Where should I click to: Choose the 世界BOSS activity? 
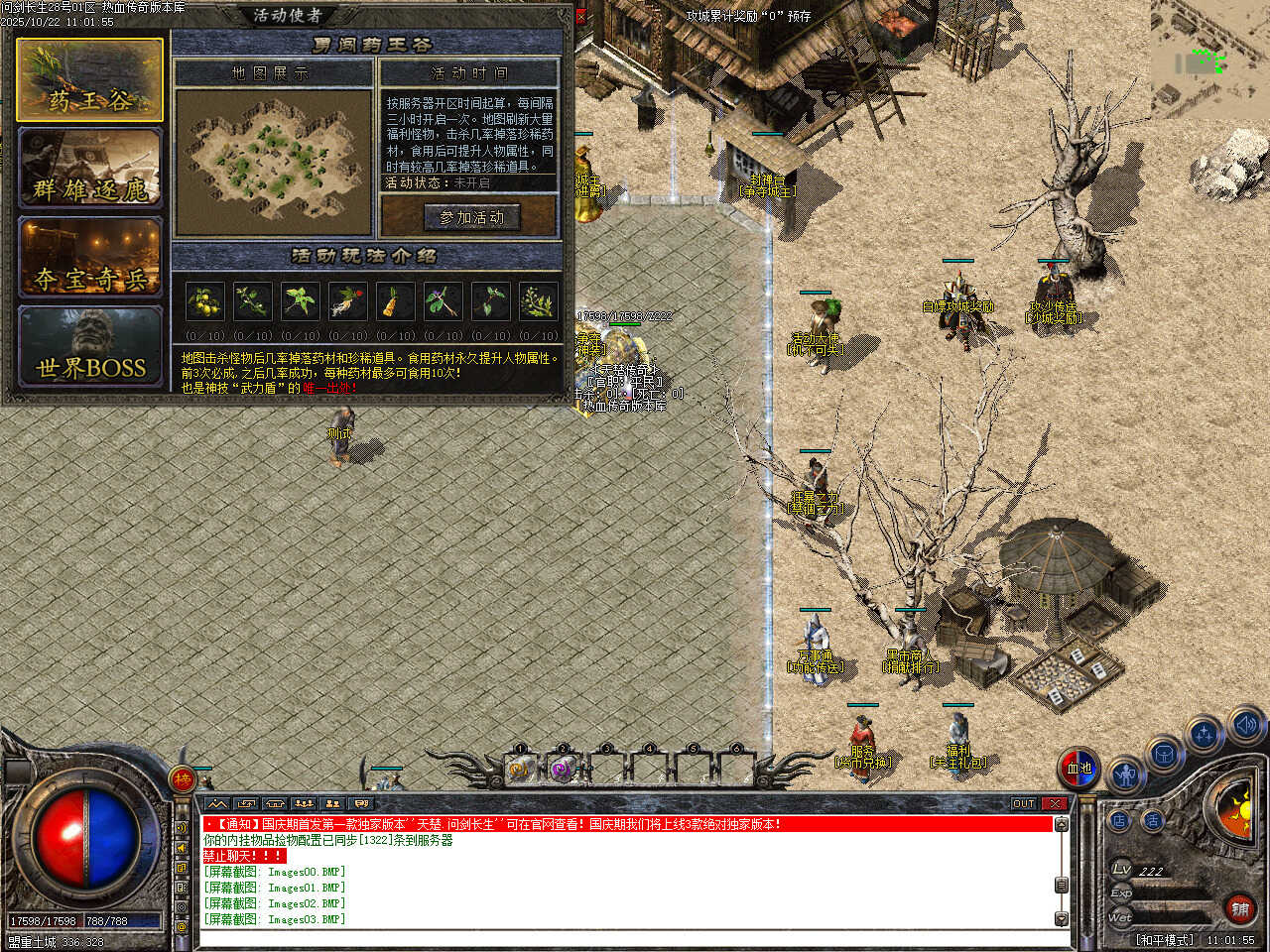pos(89,347)
